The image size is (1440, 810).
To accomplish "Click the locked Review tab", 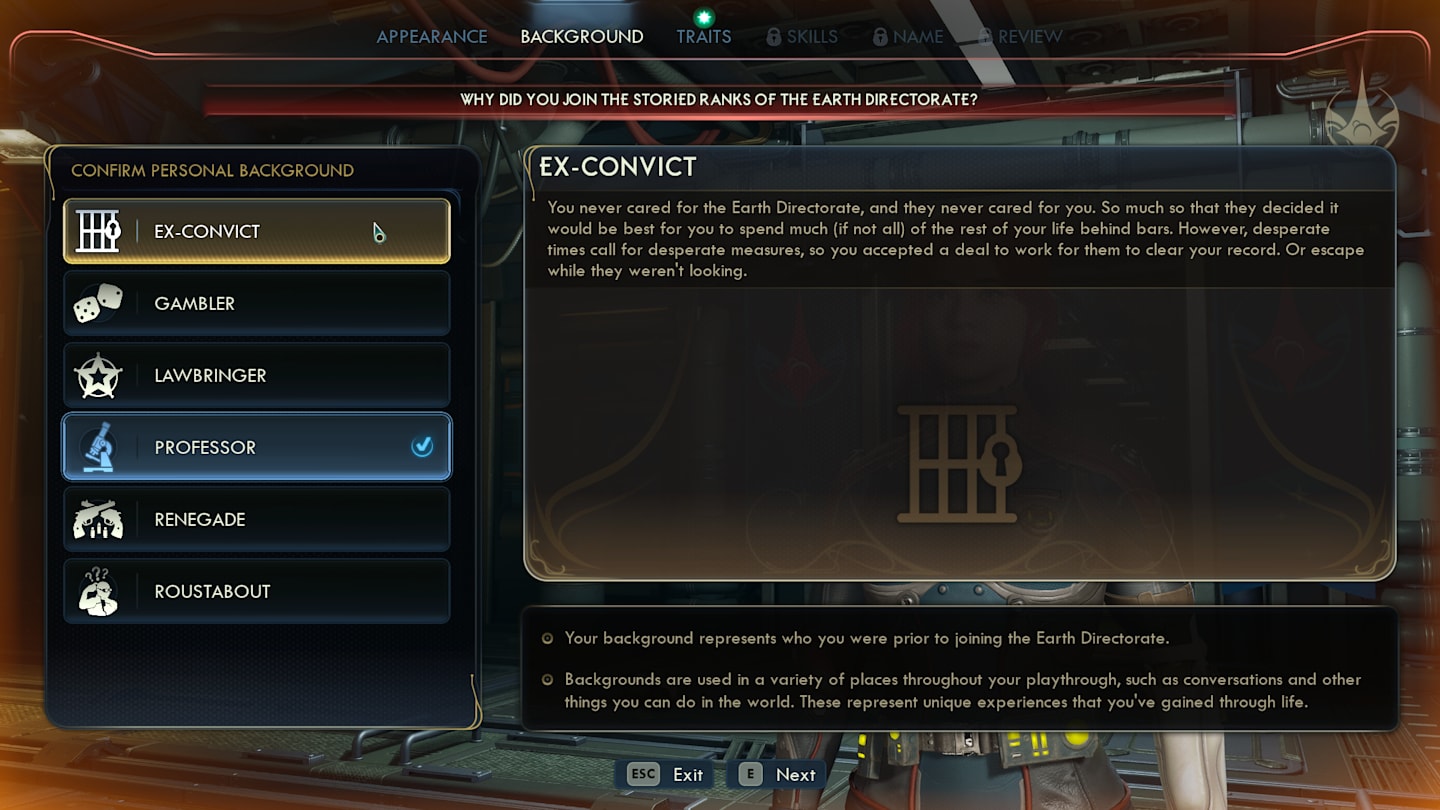I will [1020, 37].
